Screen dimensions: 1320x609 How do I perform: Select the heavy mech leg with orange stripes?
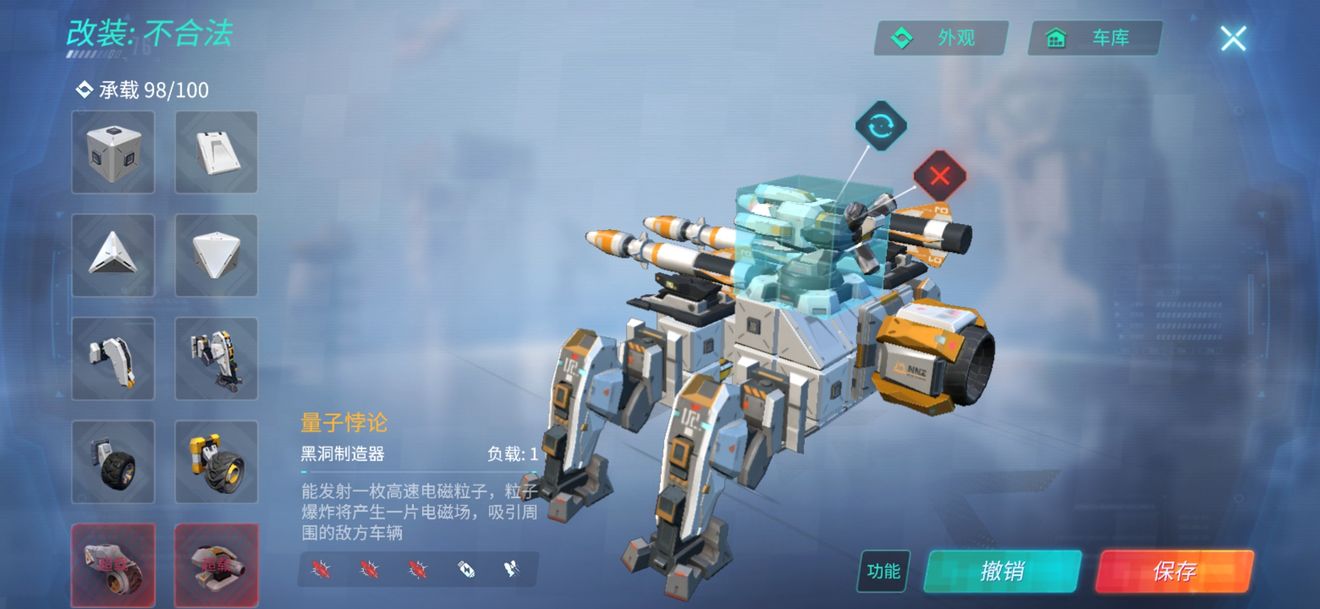pos(216,358)
